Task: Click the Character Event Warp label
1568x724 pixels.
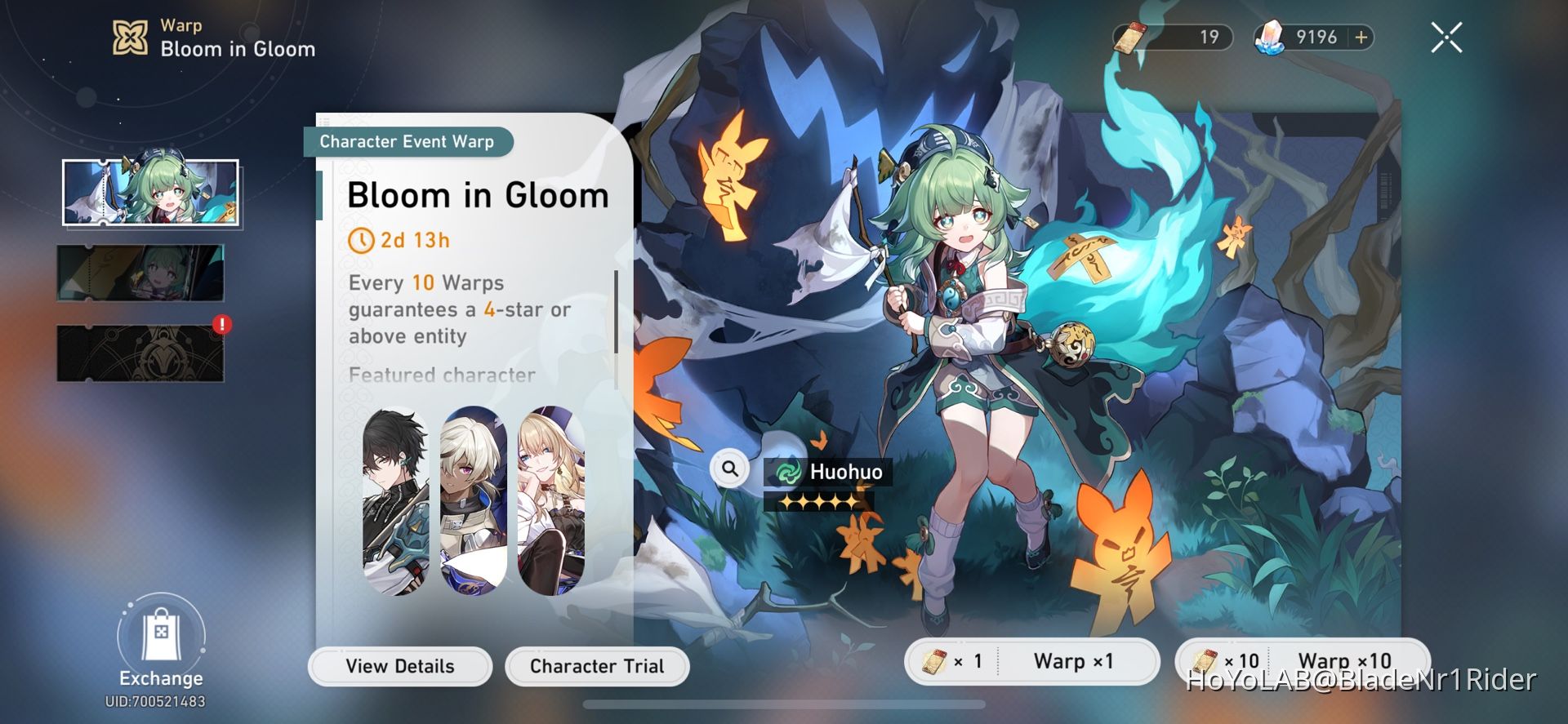Action: 406,141
